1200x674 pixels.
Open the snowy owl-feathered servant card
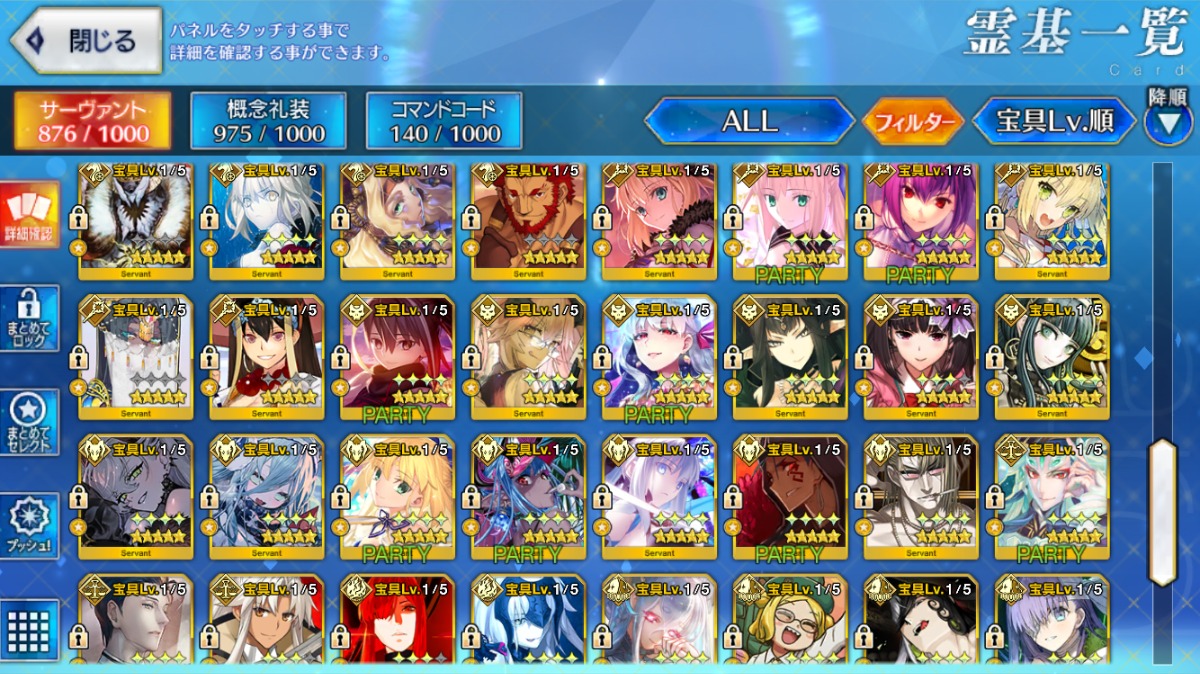[x=135, y=219]
